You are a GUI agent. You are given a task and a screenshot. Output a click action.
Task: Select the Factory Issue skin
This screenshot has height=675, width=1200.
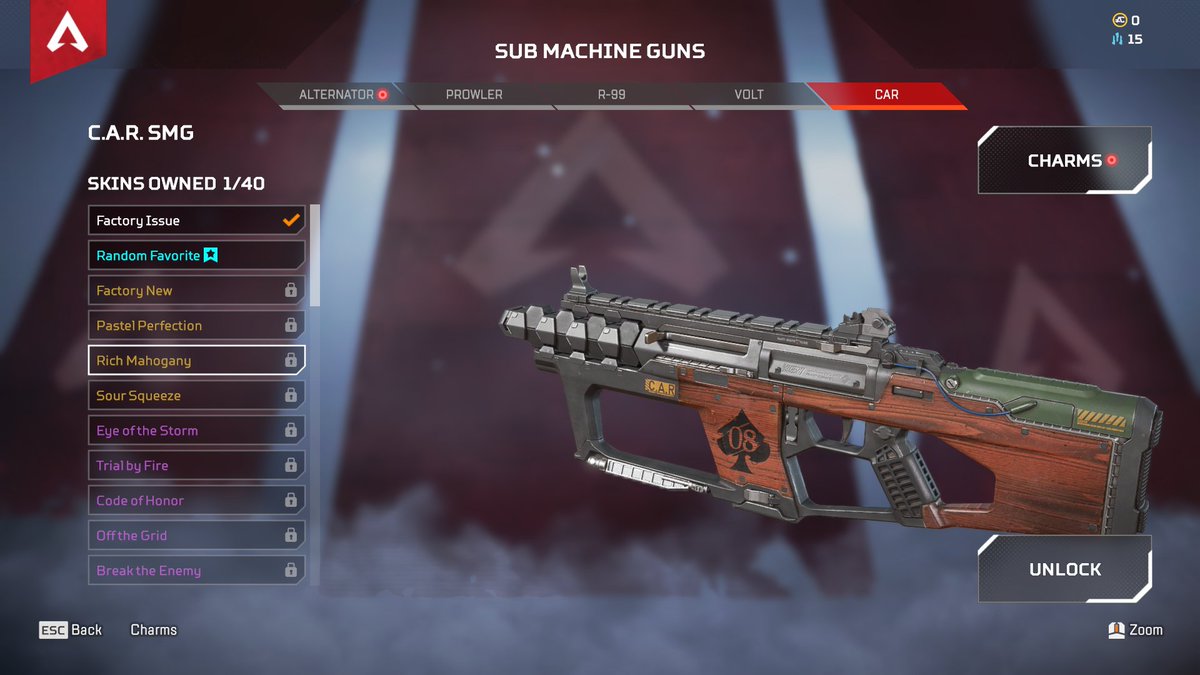pos(196,221)
